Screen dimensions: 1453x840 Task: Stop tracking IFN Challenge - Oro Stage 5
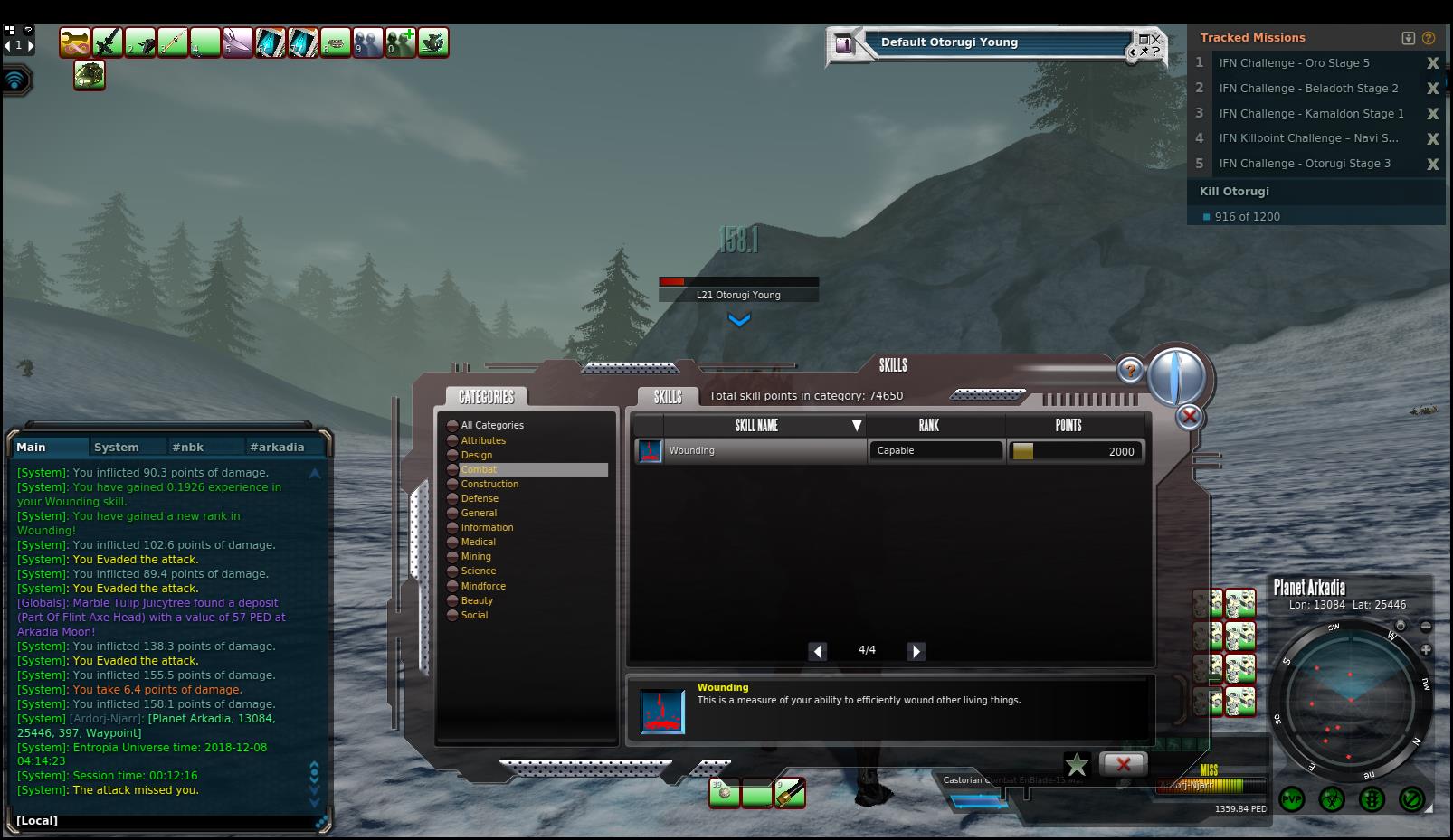[1432, 63]
